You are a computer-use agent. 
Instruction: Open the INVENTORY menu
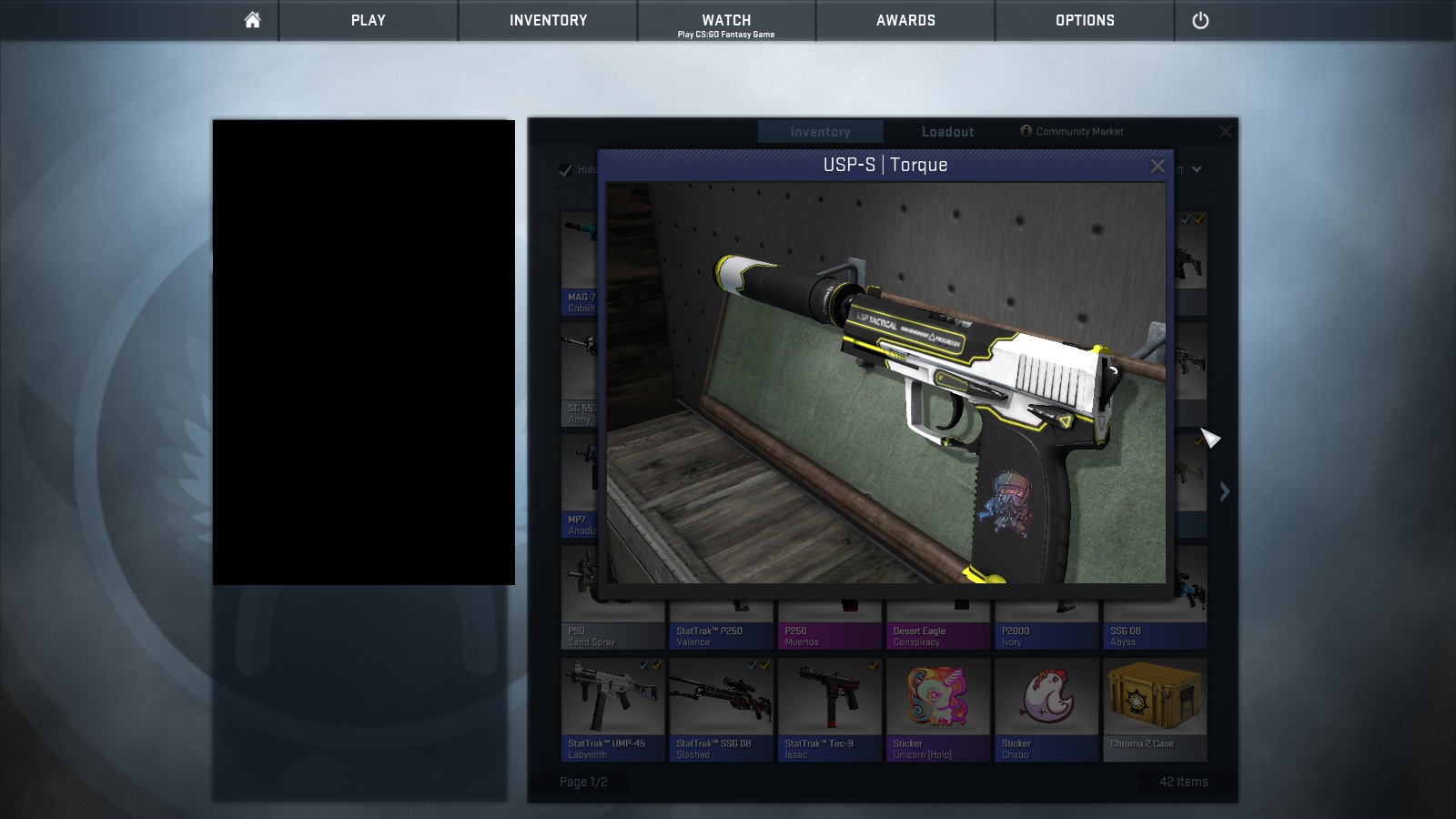548,20
